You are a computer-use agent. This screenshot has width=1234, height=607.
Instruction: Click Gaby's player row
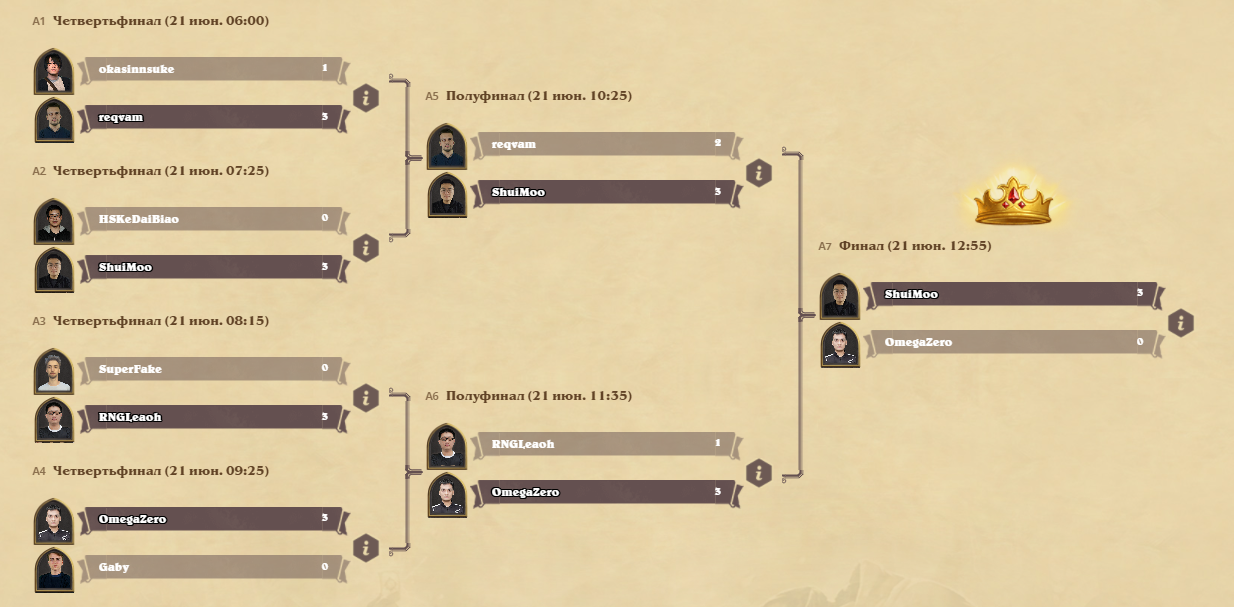coord(210,567)
